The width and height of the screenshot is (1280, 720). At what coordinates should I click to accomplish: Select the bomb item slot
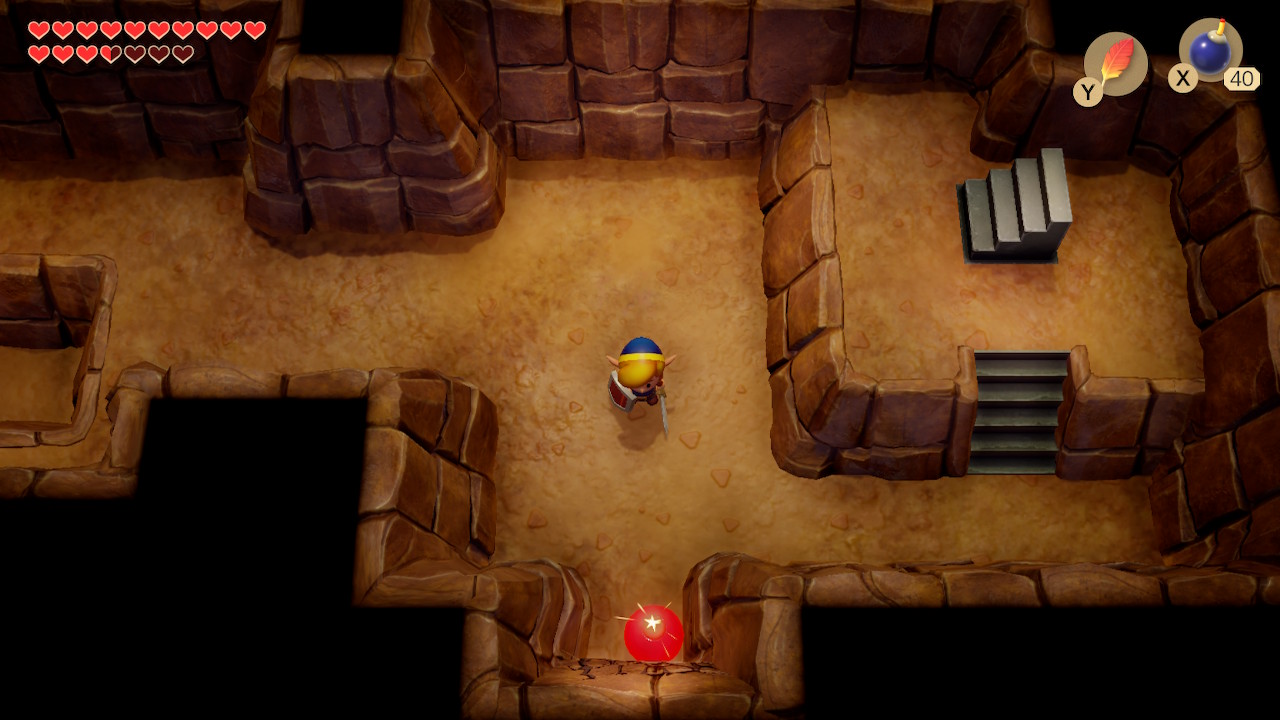pos(1210,52)
